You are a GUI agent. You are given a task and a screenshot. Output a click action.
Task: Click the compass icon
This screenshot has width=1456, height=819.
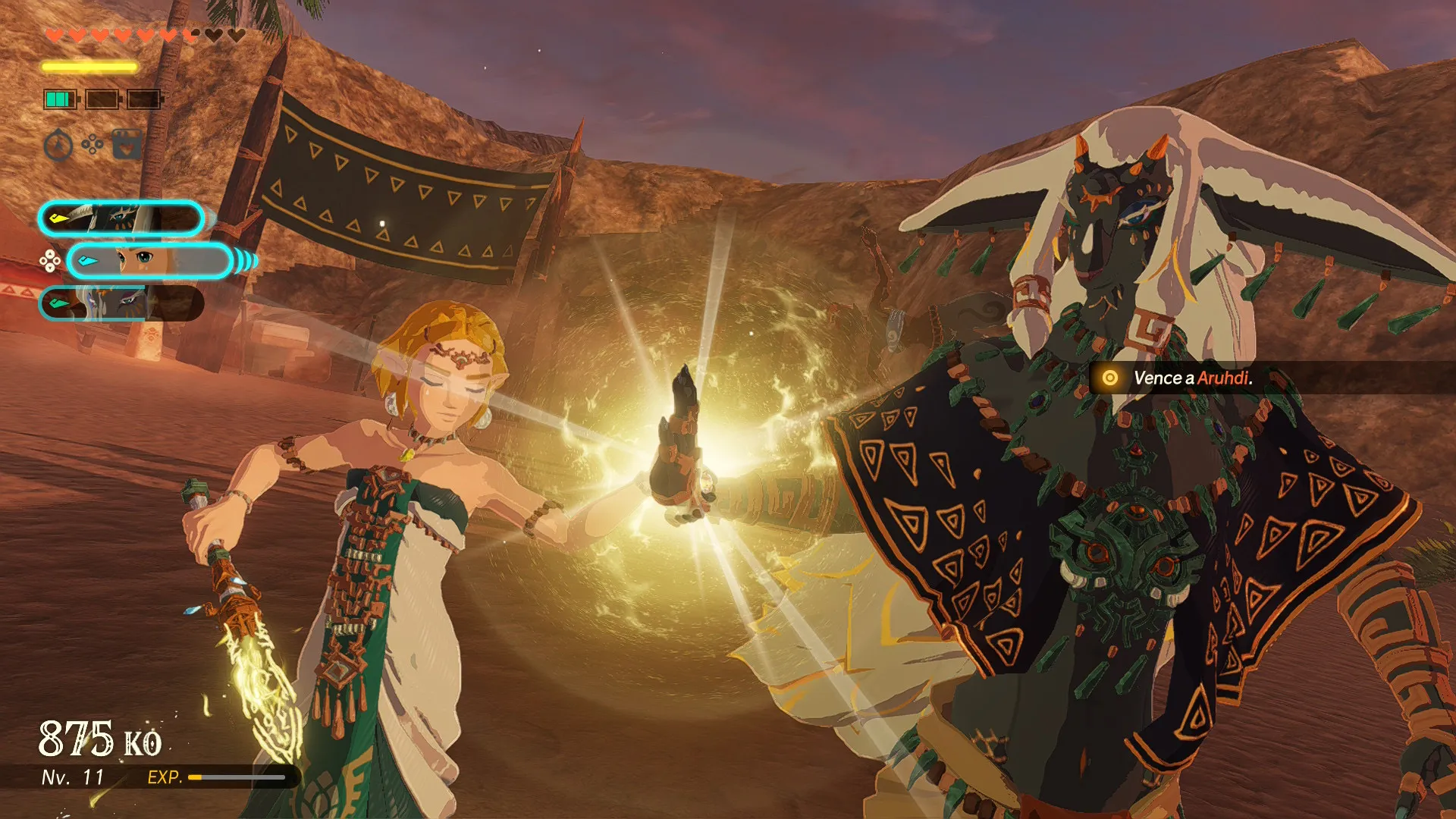pyautogui.click(x=58, y=145)
